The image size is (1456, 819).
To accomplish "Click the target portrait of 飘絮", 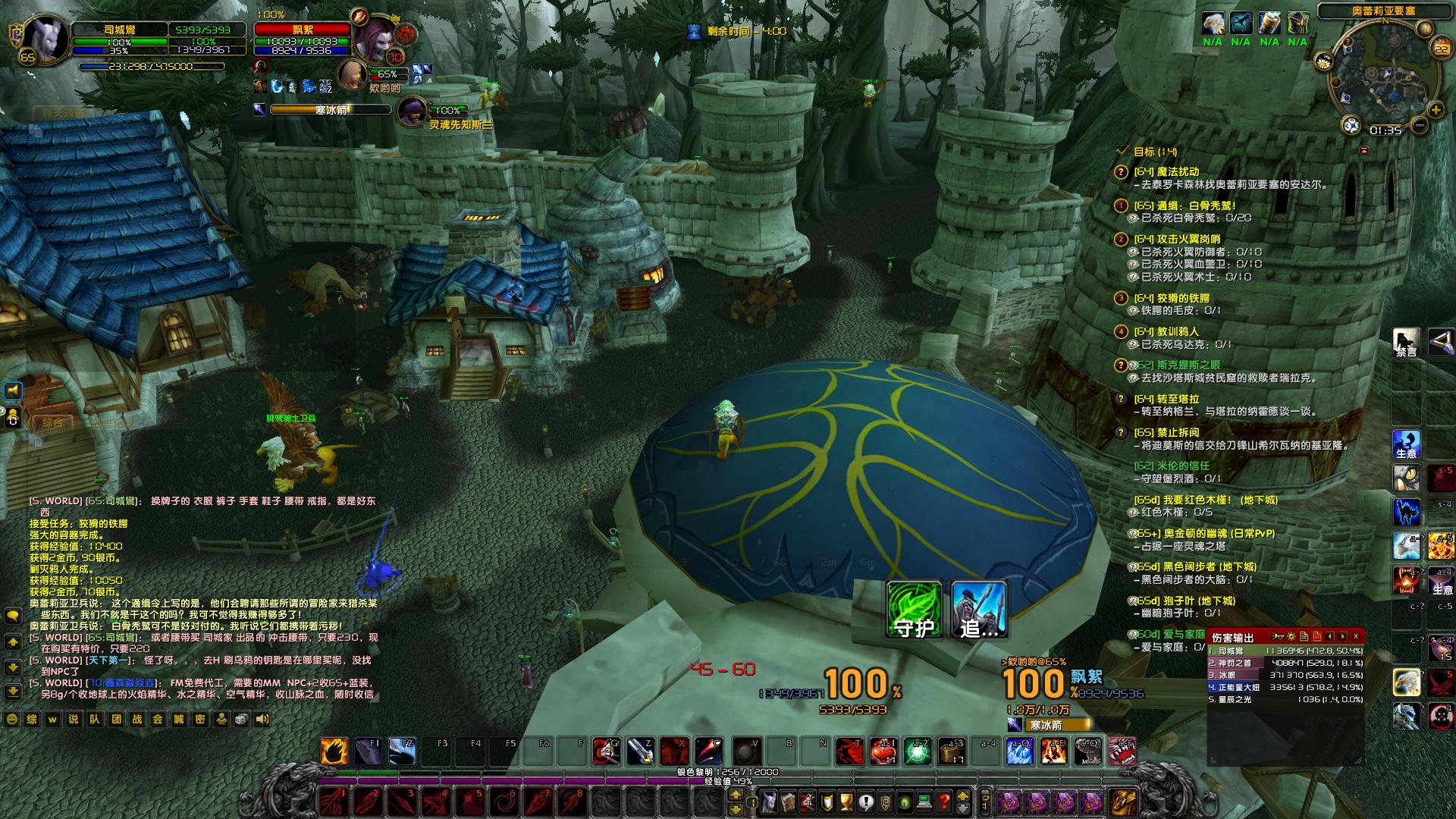I will click(x=375, y=42).
